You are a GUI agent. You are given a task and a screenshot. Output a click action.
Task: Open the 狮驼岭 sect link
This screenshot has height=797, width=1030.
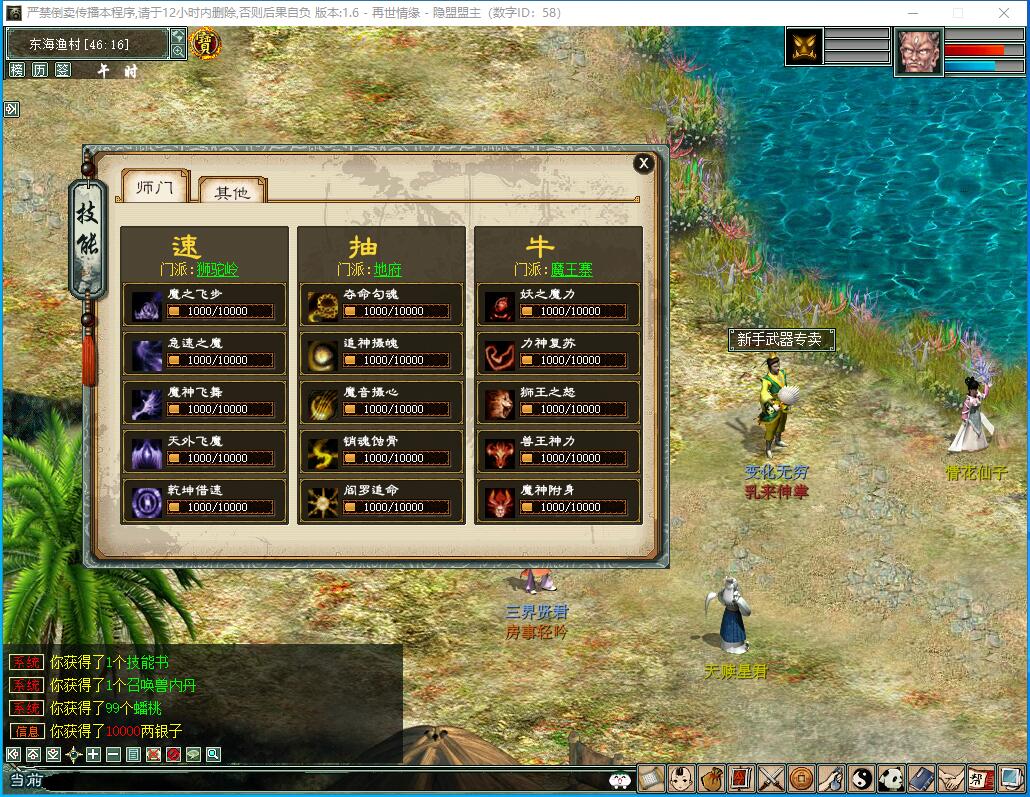pos(217,270)
